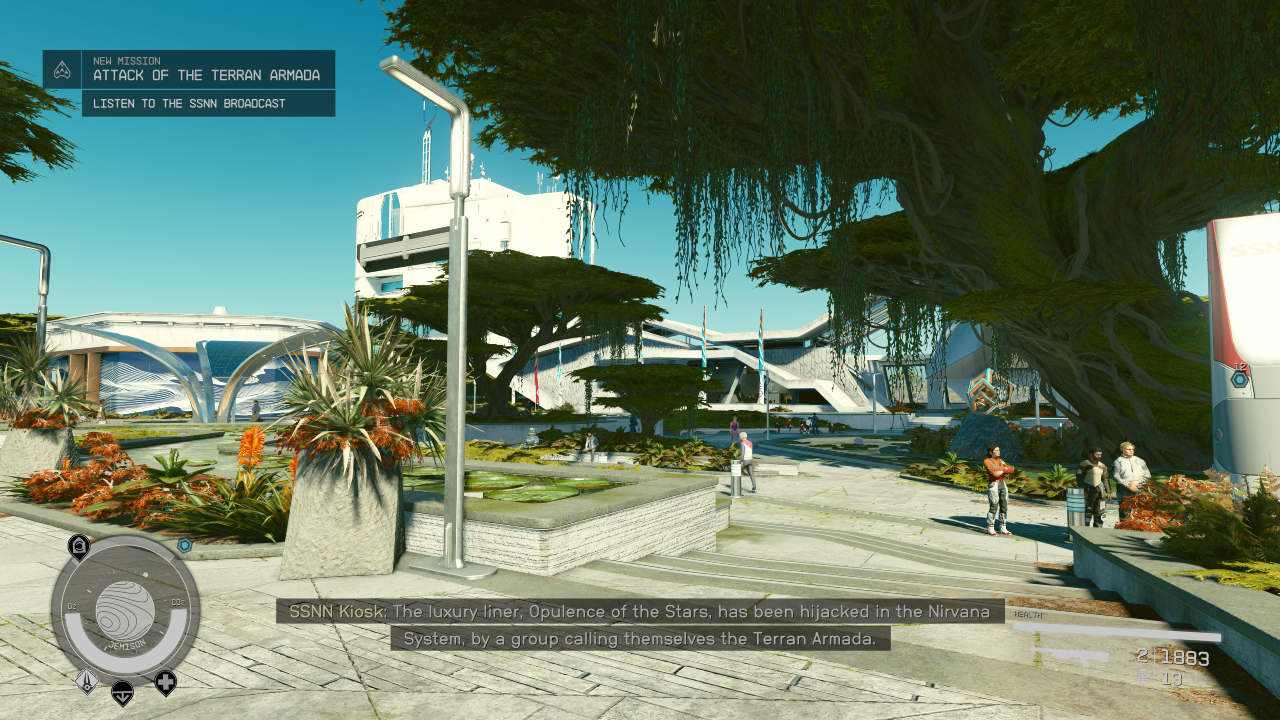Click the mission emblem icon beside New Mission
The height and width of the screenshot is (720, 1280).
click(x=62, y=70)
